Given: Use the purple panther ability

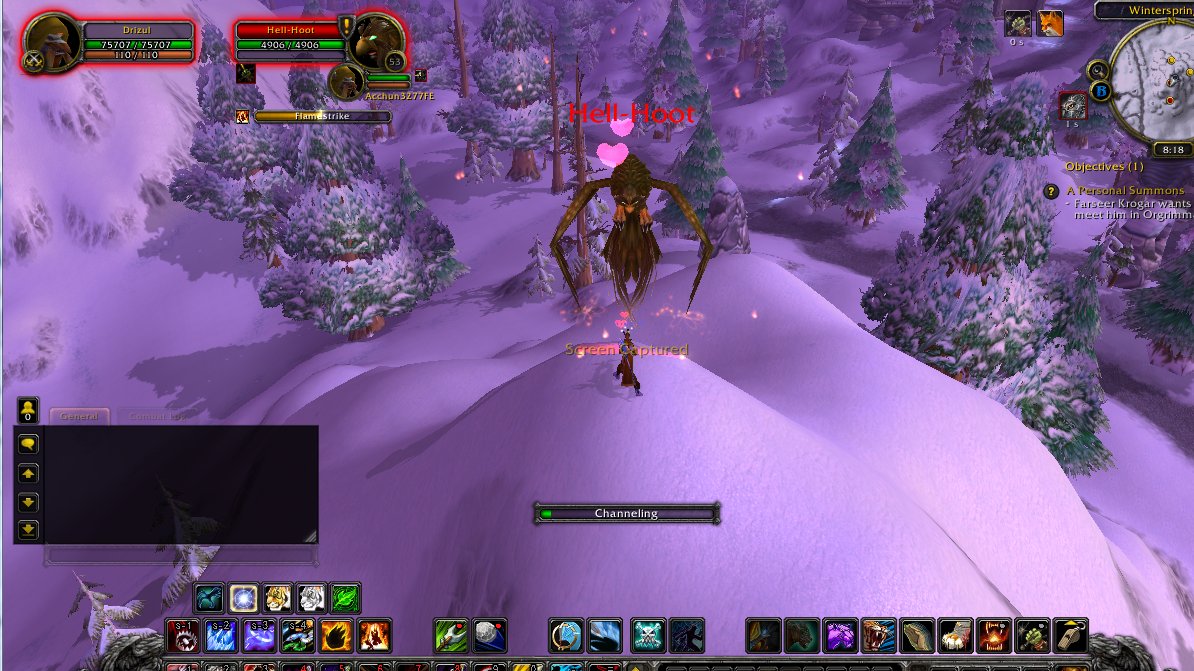Looking at the screenshot, I should [x=840, y=636].
